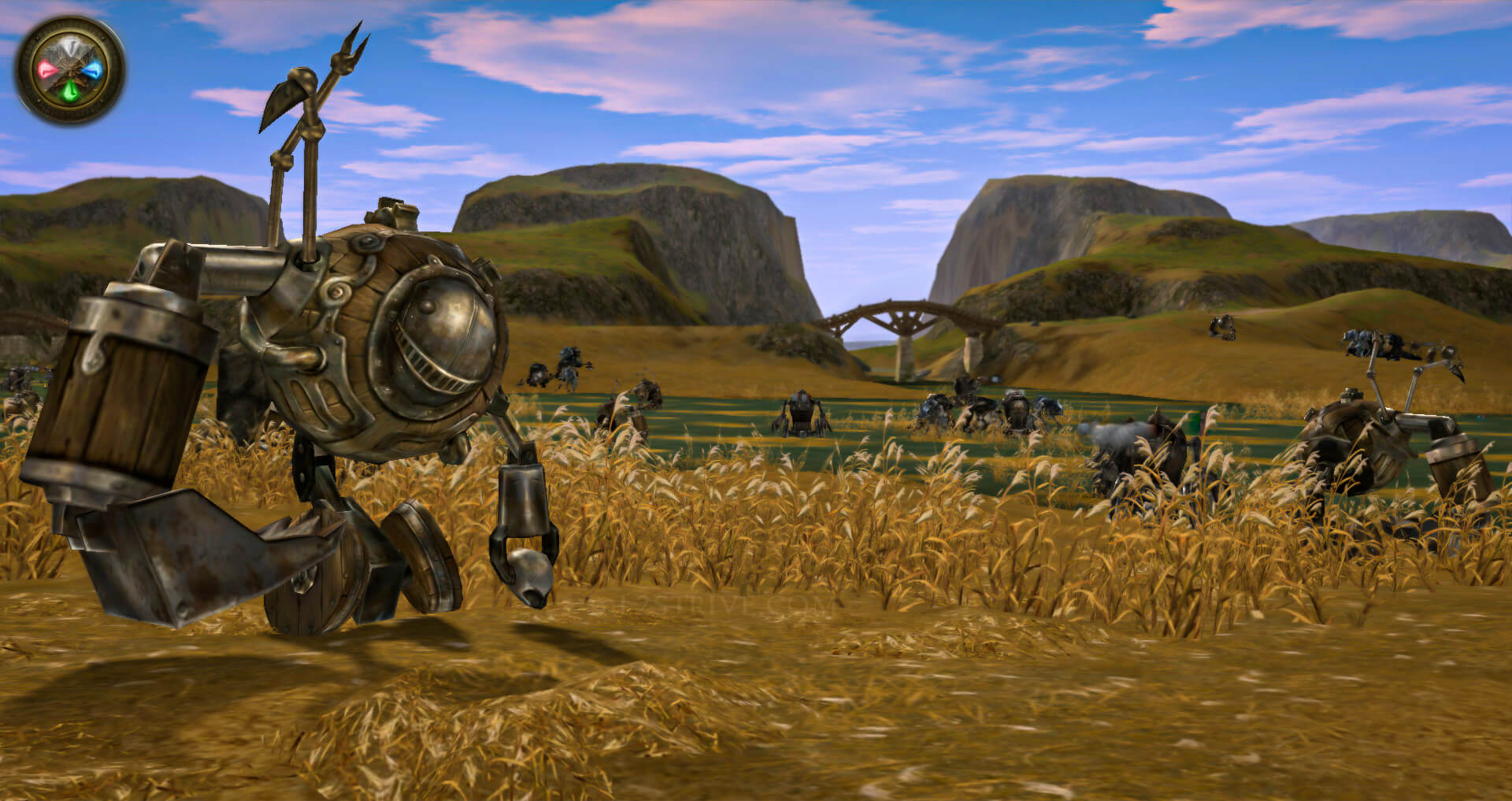The width and height of the screenshot is (1512, 801).
Task: Click the silver crest atop the compass dial
Action: pos(69,43)
